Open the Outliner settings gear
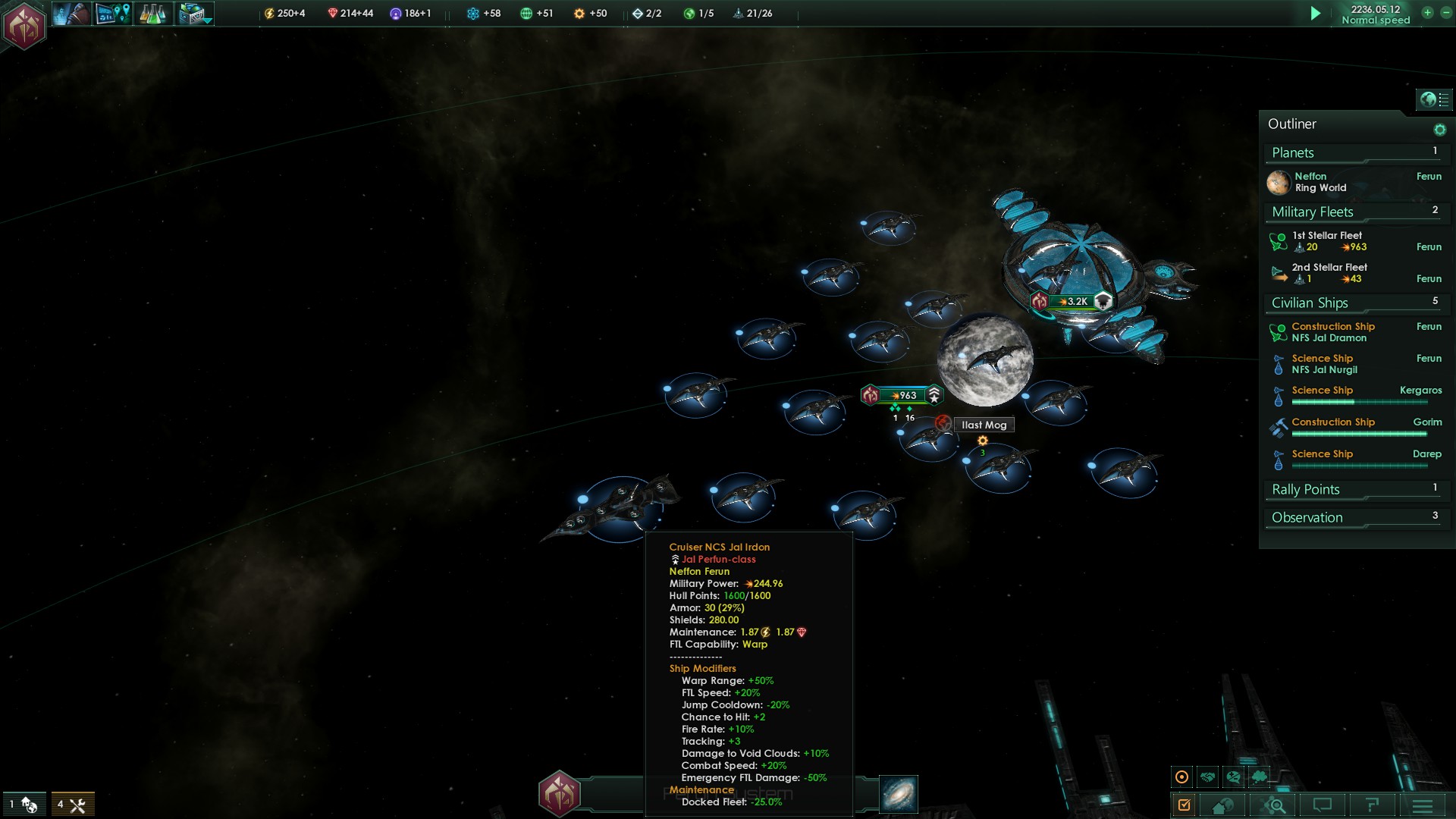Screen dimensions: 1456x819 [x=1439, y=130]
